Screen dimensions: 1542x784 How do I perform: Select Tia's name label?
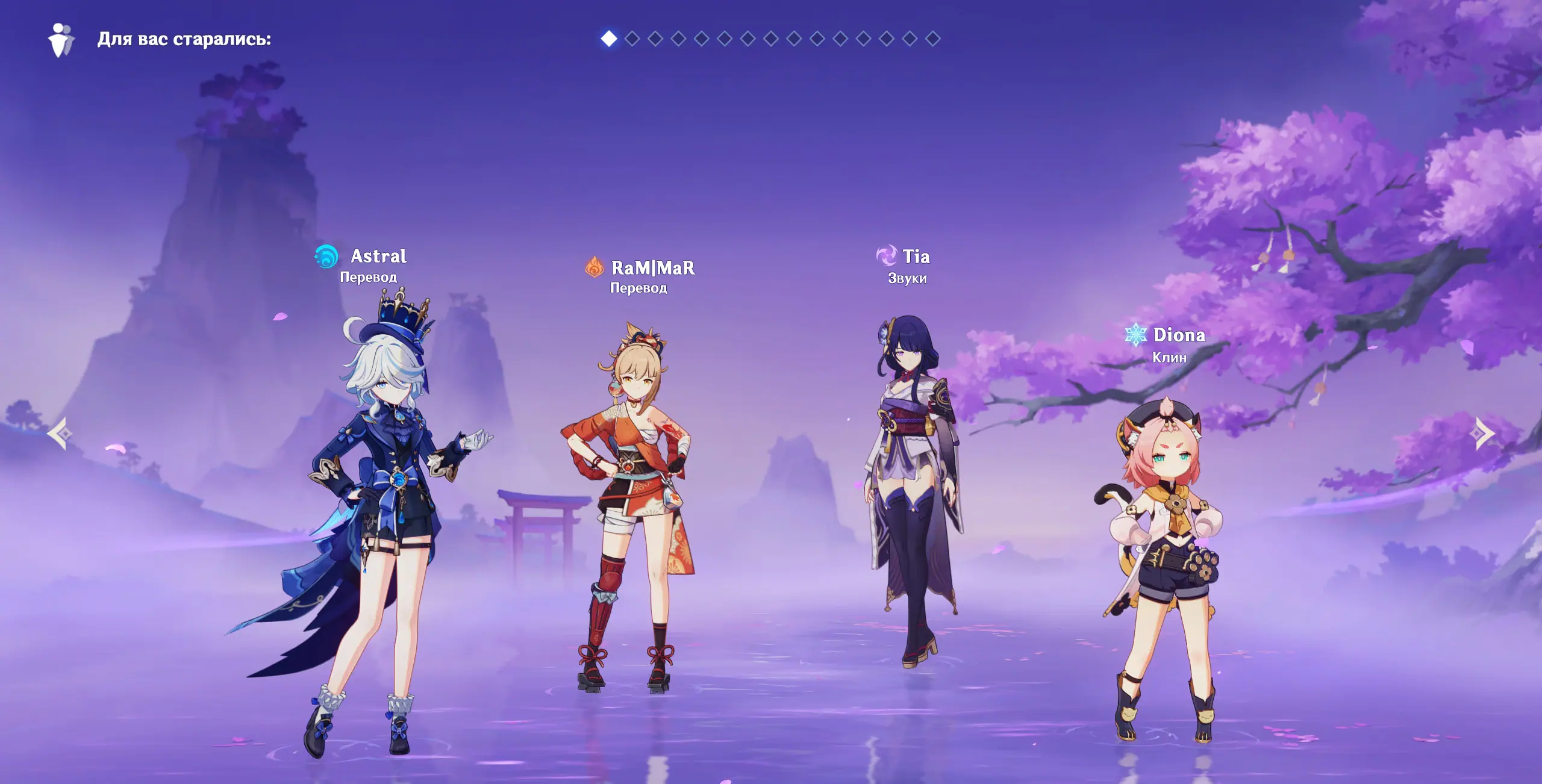pos(916,257)
